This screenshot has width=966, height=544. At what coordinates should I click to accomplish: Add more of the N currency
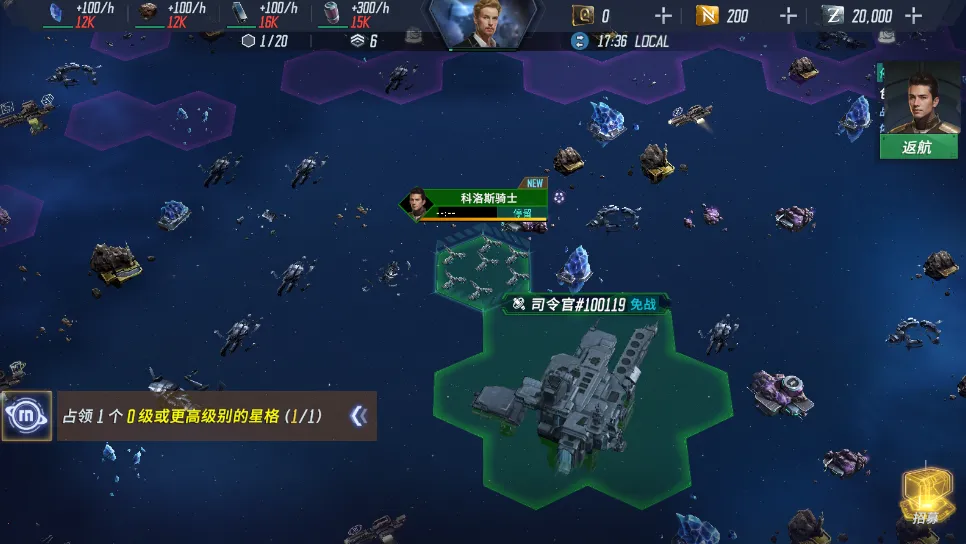point(788,15)
